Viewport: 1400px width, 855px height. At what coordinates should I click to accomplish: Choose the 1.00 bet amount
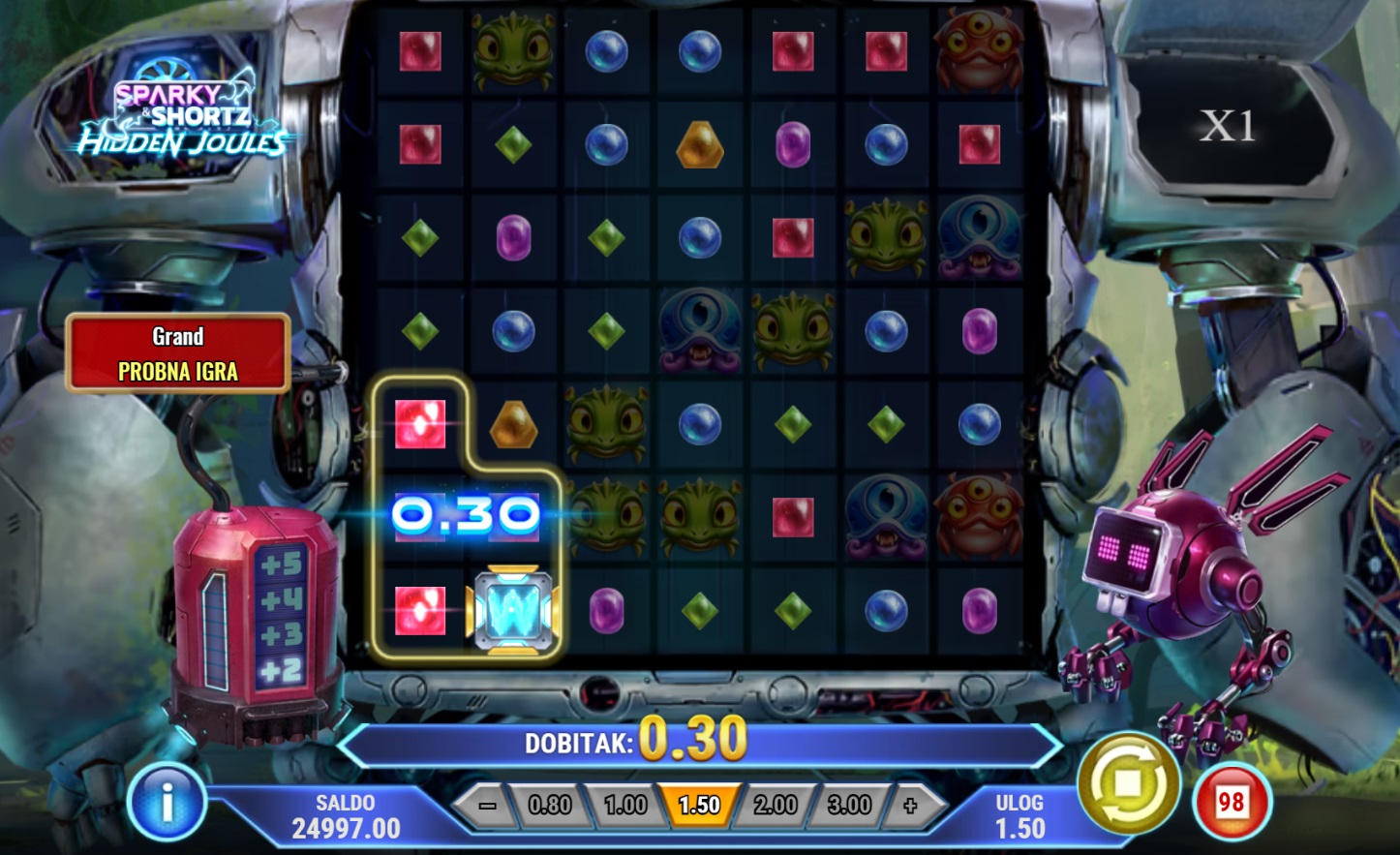(x=624, y=805)
